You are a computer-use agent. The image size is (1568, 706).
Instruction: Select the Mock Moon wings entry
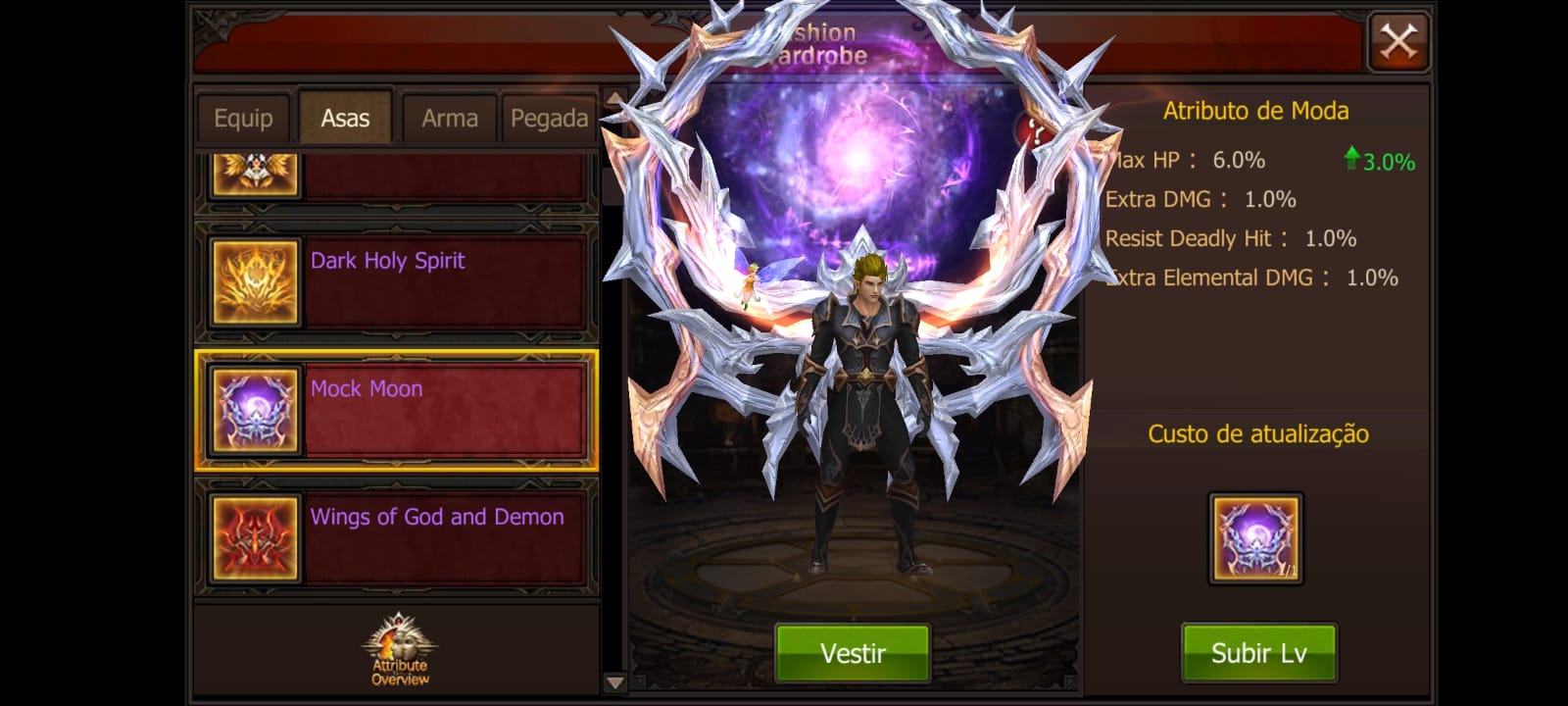[x=397, y=410]
